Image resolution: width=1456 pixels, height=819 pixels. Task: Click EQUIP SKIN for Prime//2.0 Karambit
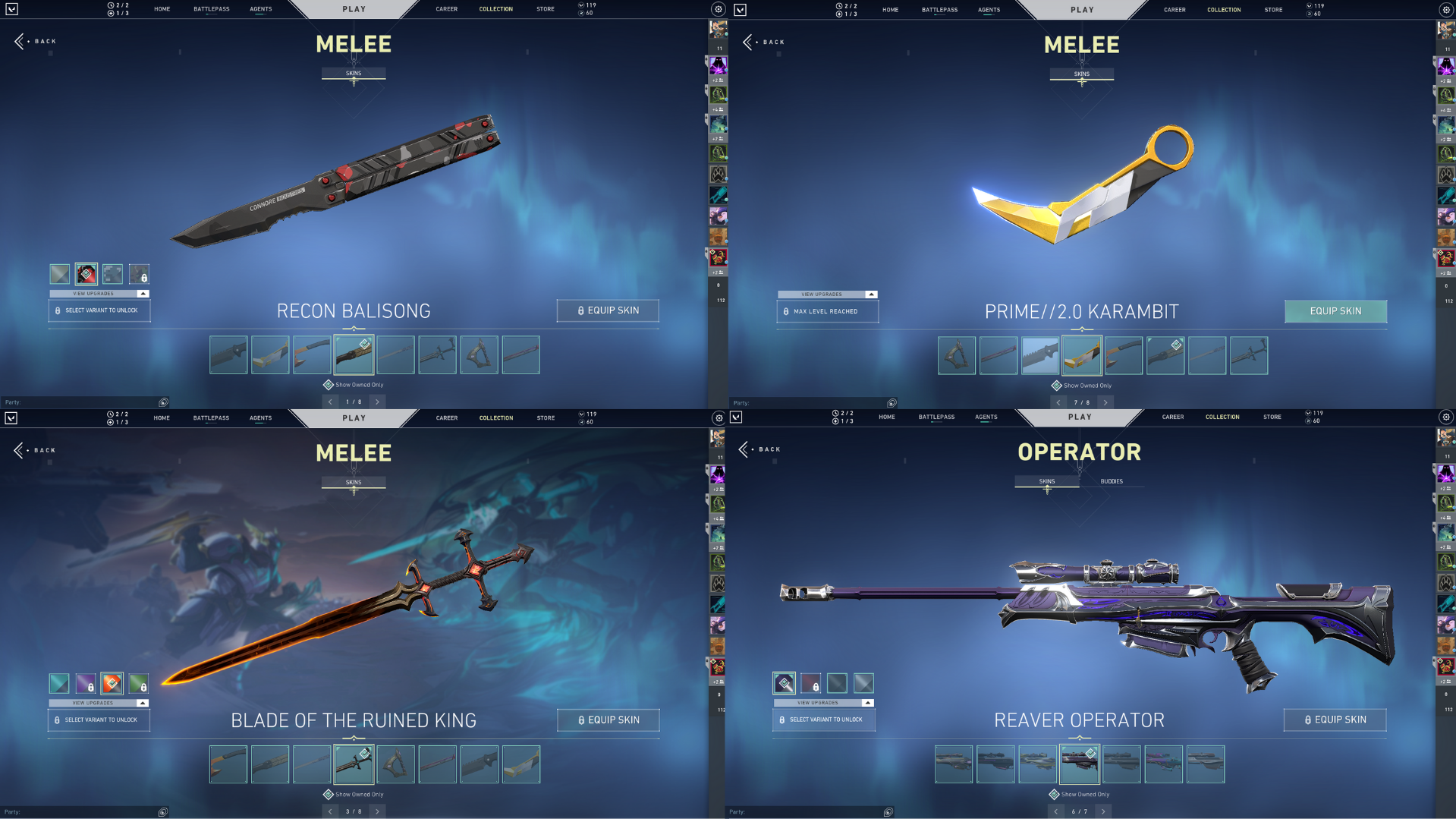(1335, 311)
